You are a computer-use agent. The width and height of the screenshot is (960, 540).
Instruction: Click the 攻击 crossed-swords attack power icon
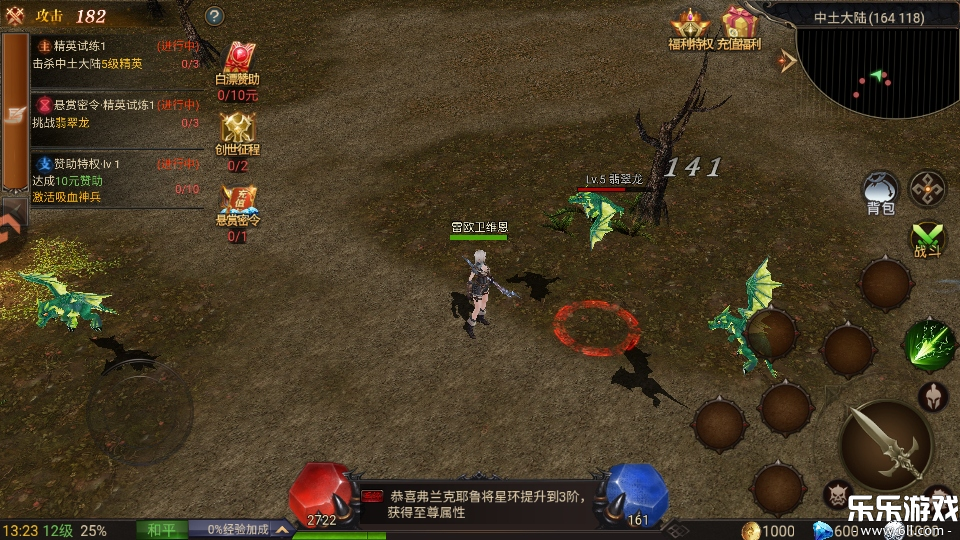15,16
